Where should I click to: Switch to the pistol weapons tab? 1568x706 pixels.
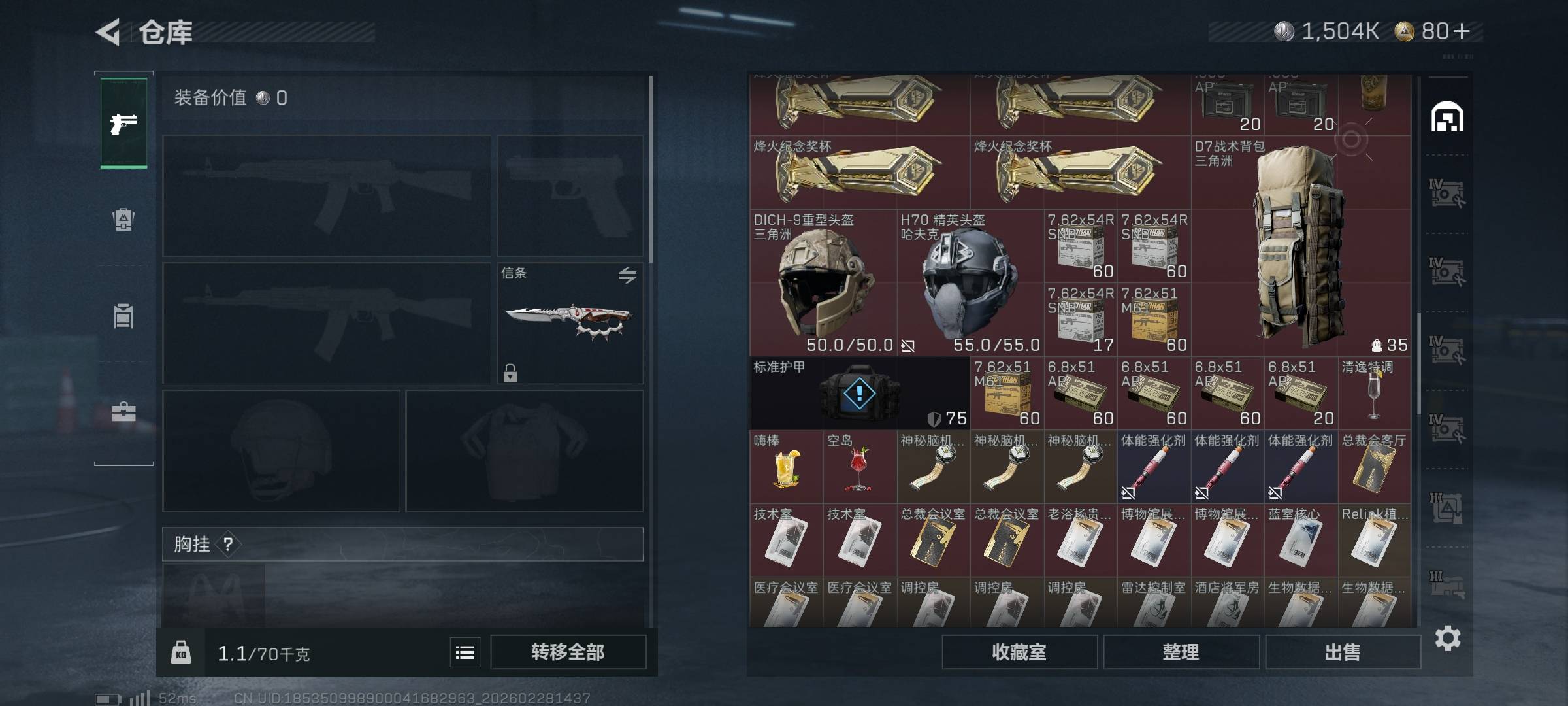click(123, 123)
